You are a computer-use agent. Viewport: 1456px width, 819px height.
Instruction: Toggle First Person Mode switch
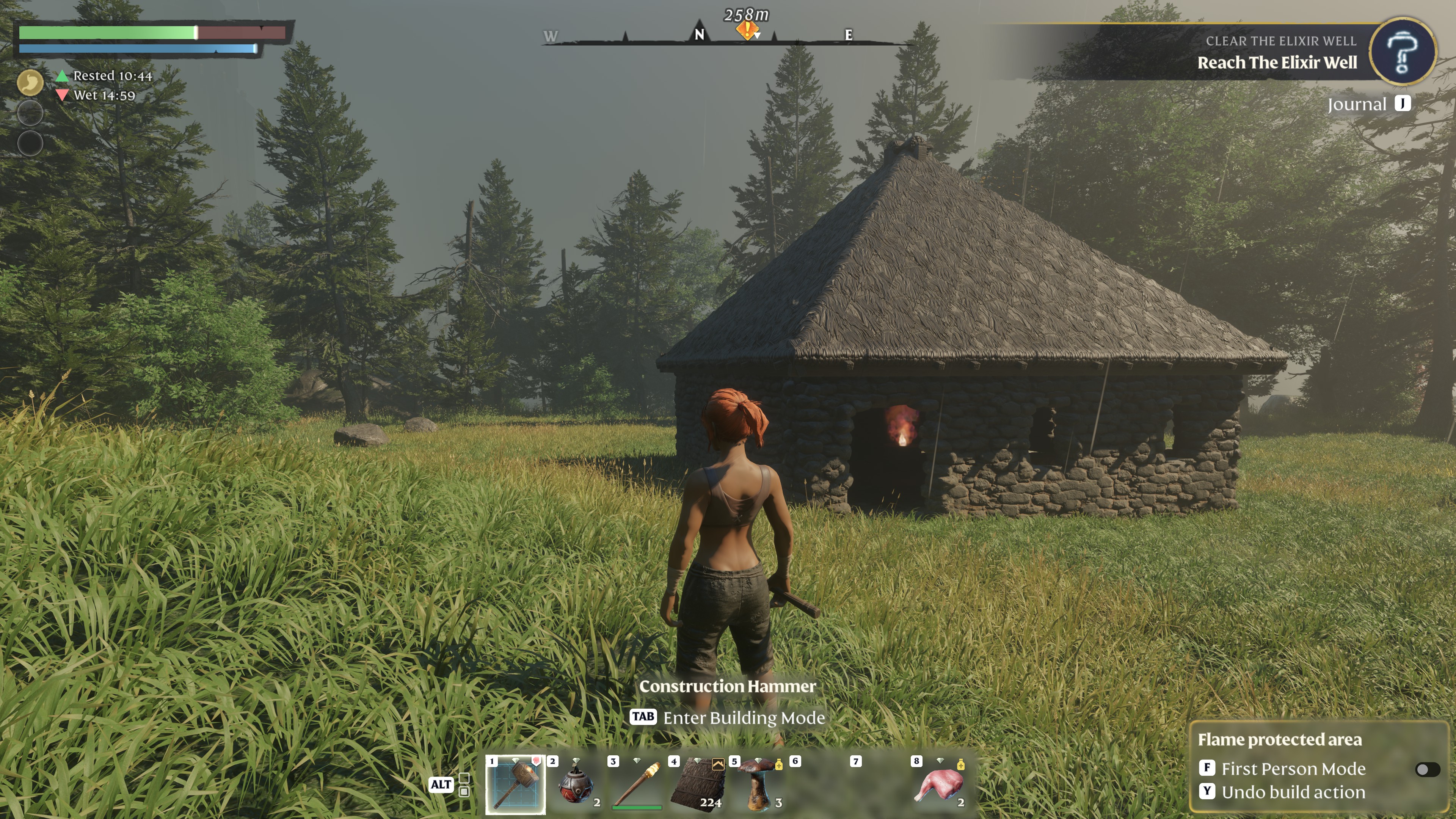tap(1427, 769)
